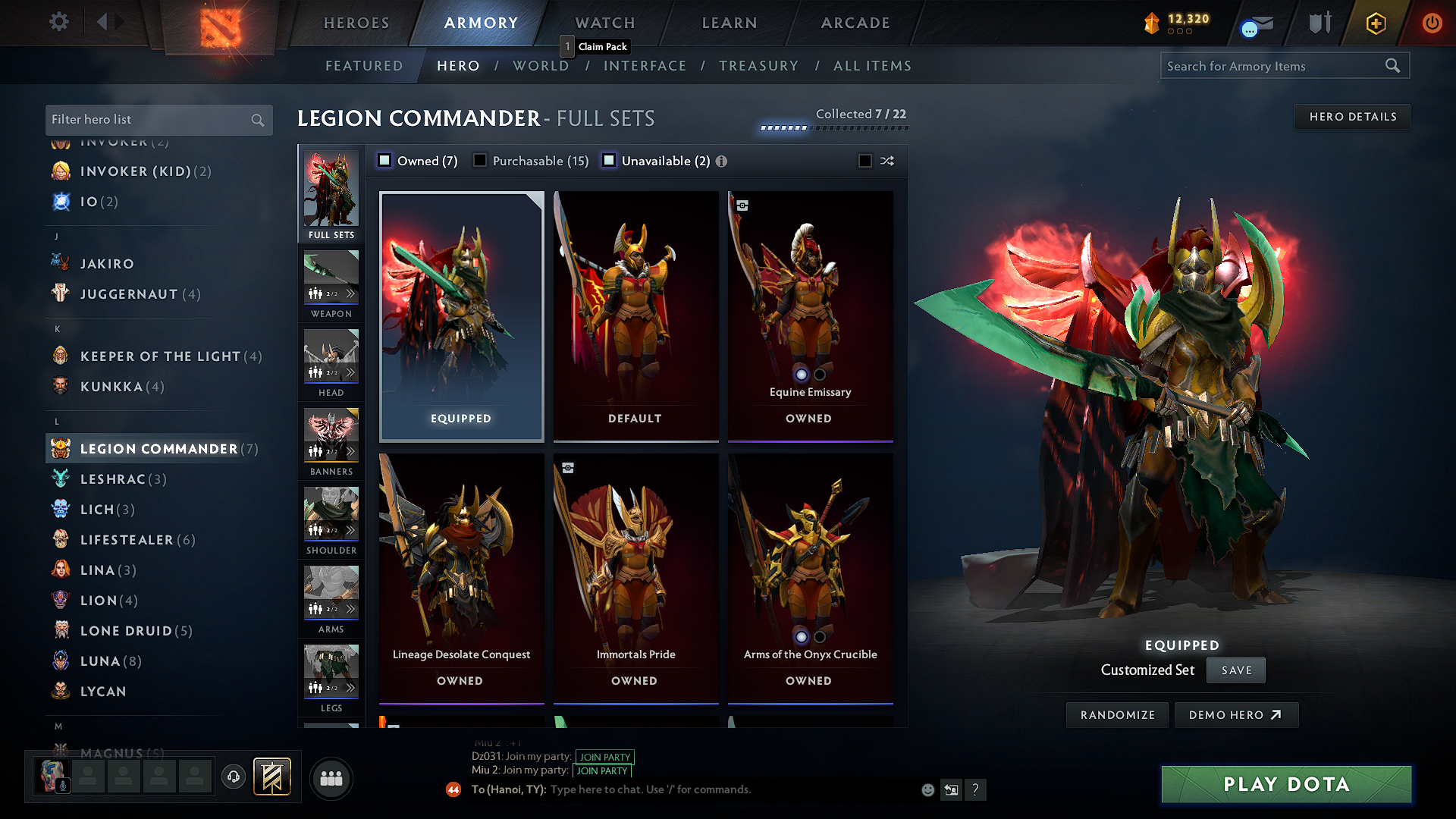Choose the Immortals Pride set

coord(635,578)
